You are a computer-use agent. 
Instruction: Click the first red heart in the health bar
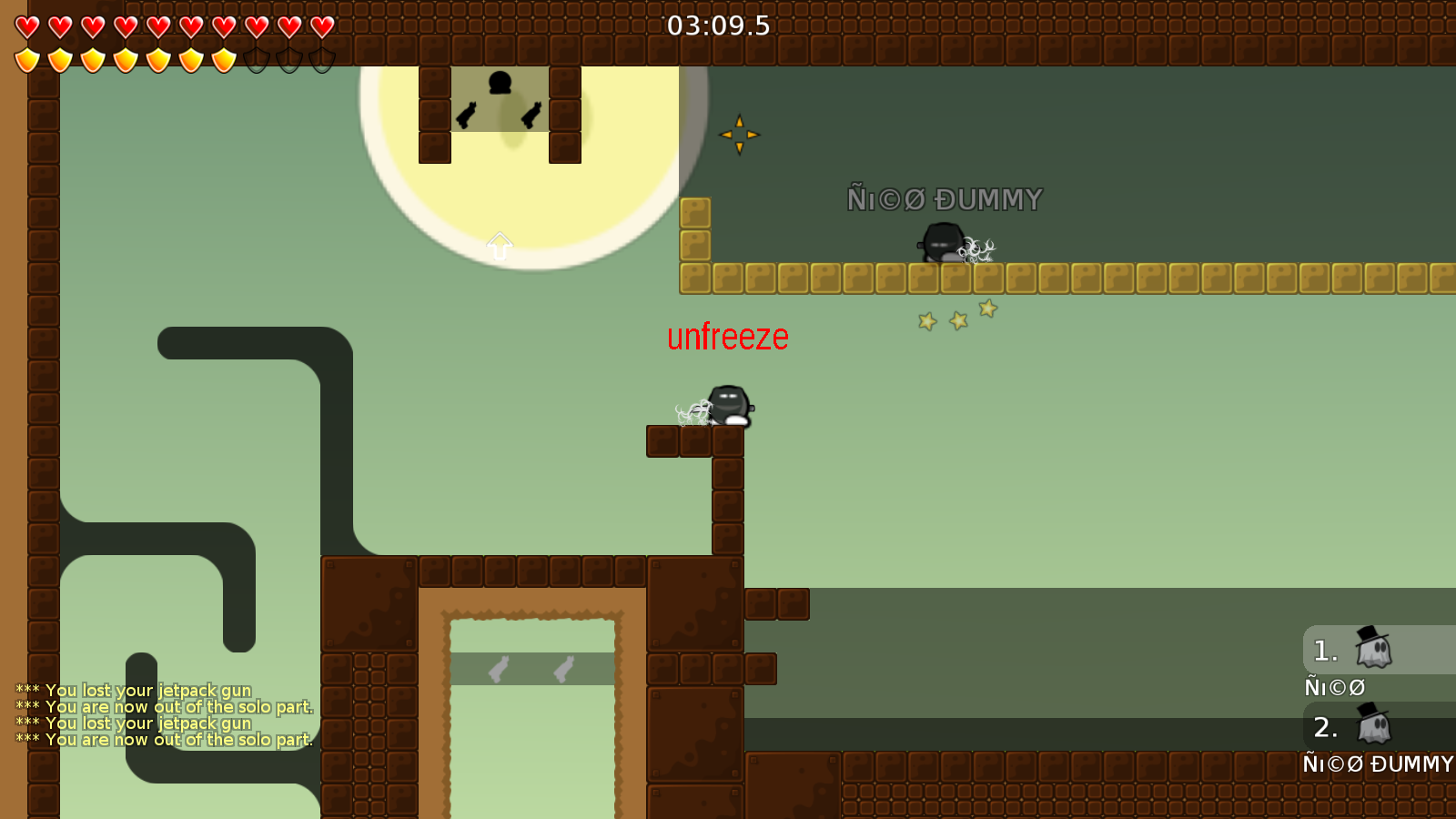click(26, 26)
